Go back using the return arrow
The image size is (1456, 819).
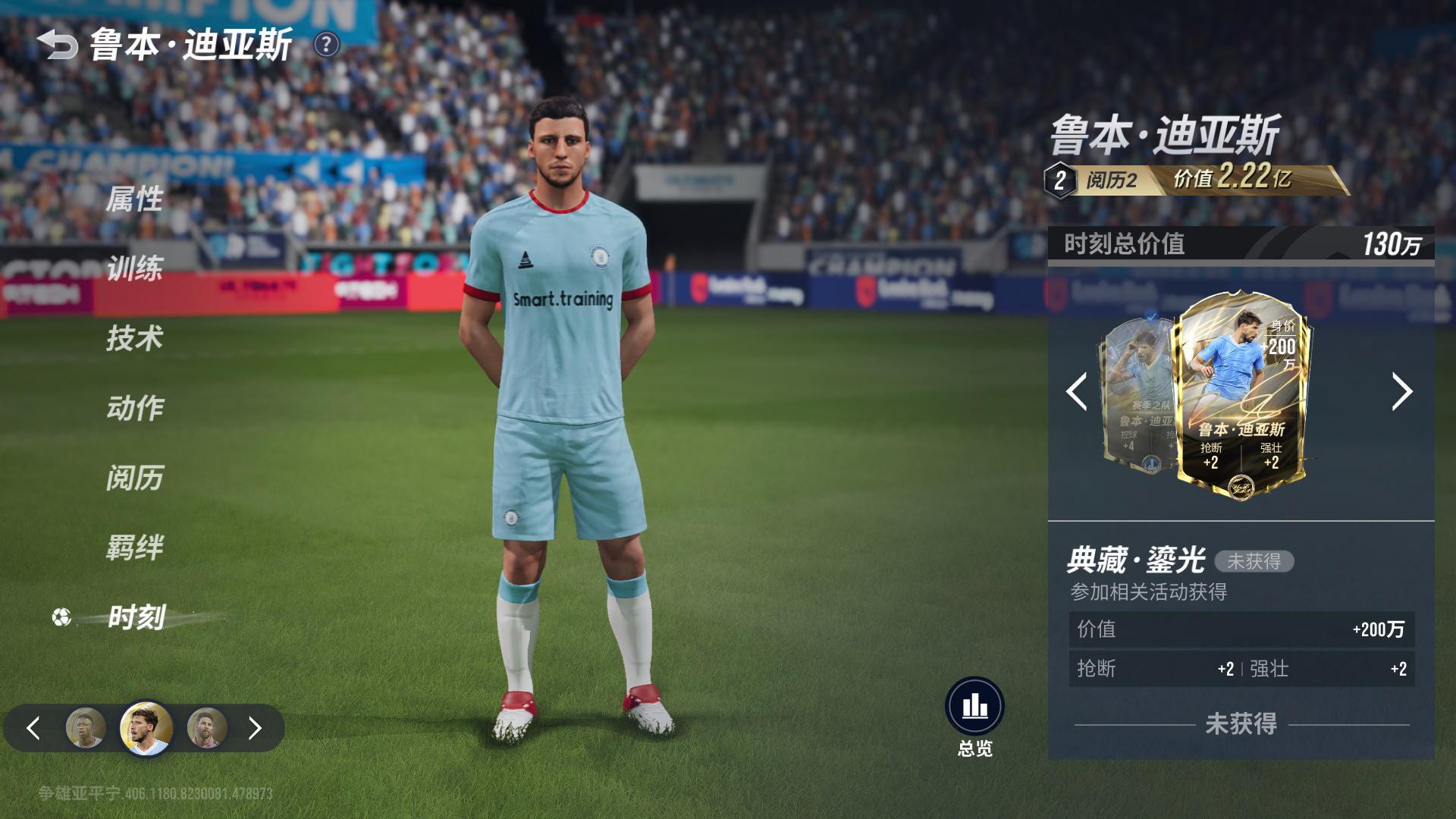pyautogui.click(x=58, y=45)
